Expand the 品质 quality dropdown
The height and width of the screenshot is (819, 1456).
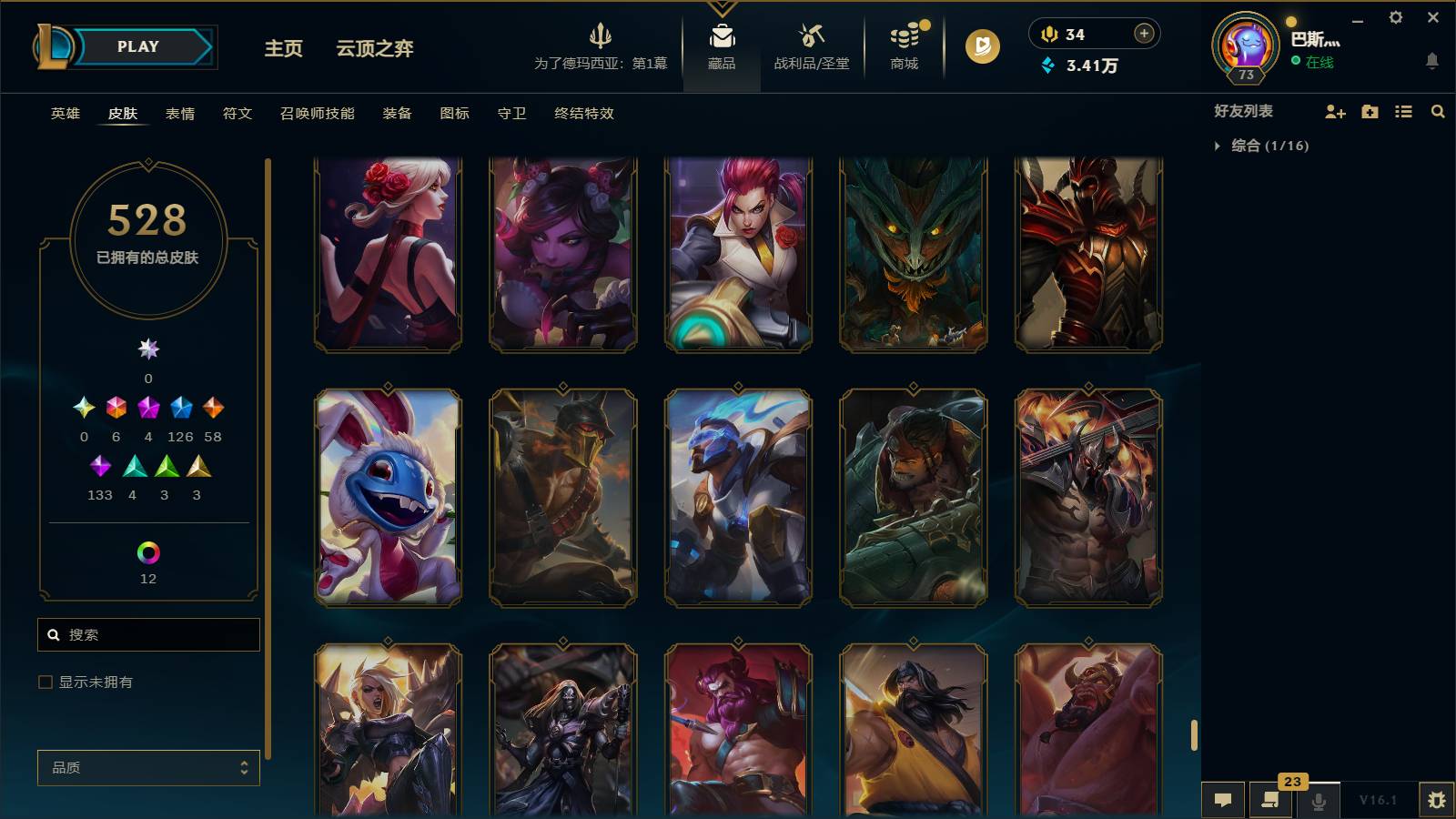point(148,768)
